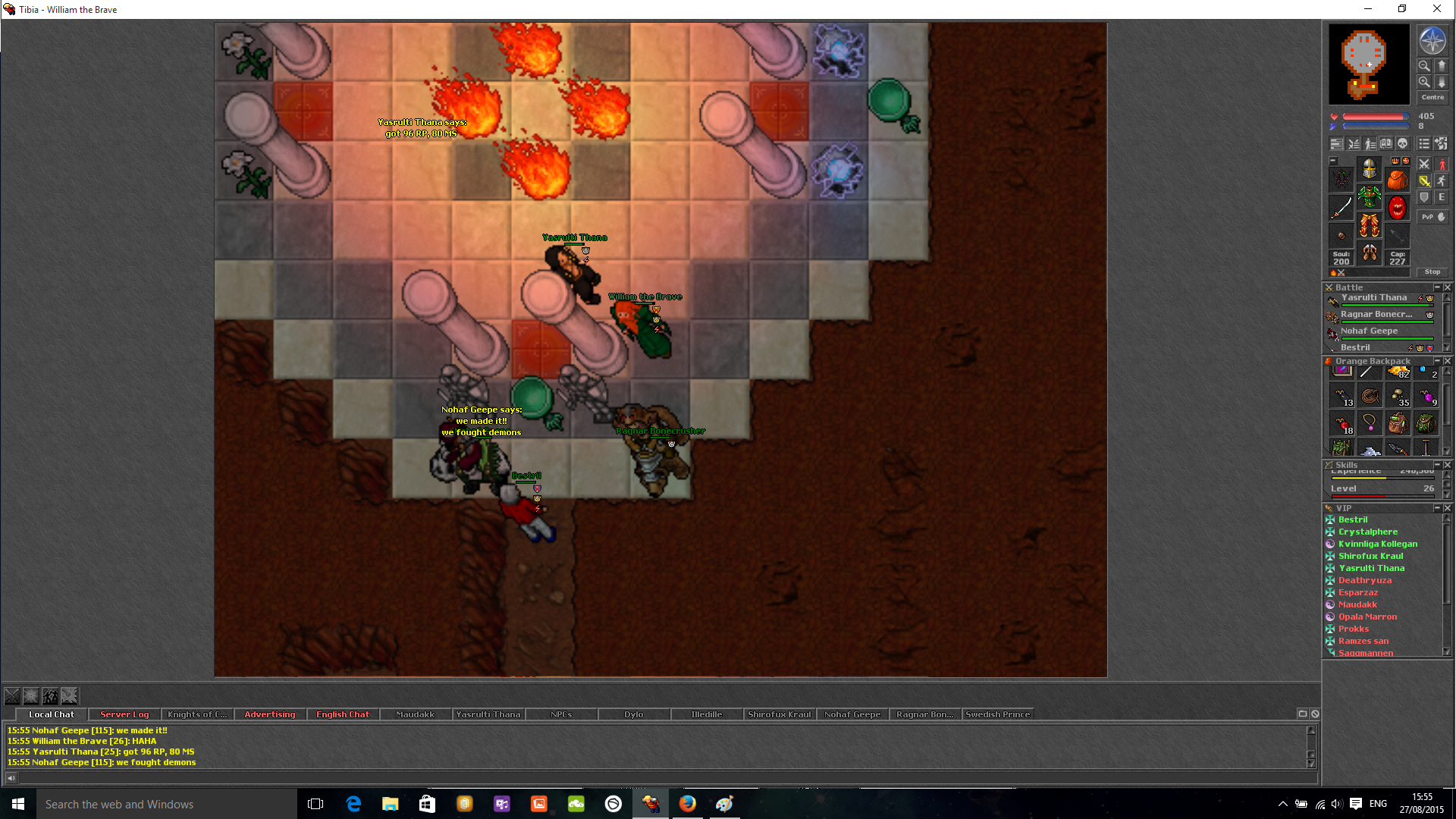Open the skull icon panel button
The width and height of the screenshot is (1456, 819).
1402,144
